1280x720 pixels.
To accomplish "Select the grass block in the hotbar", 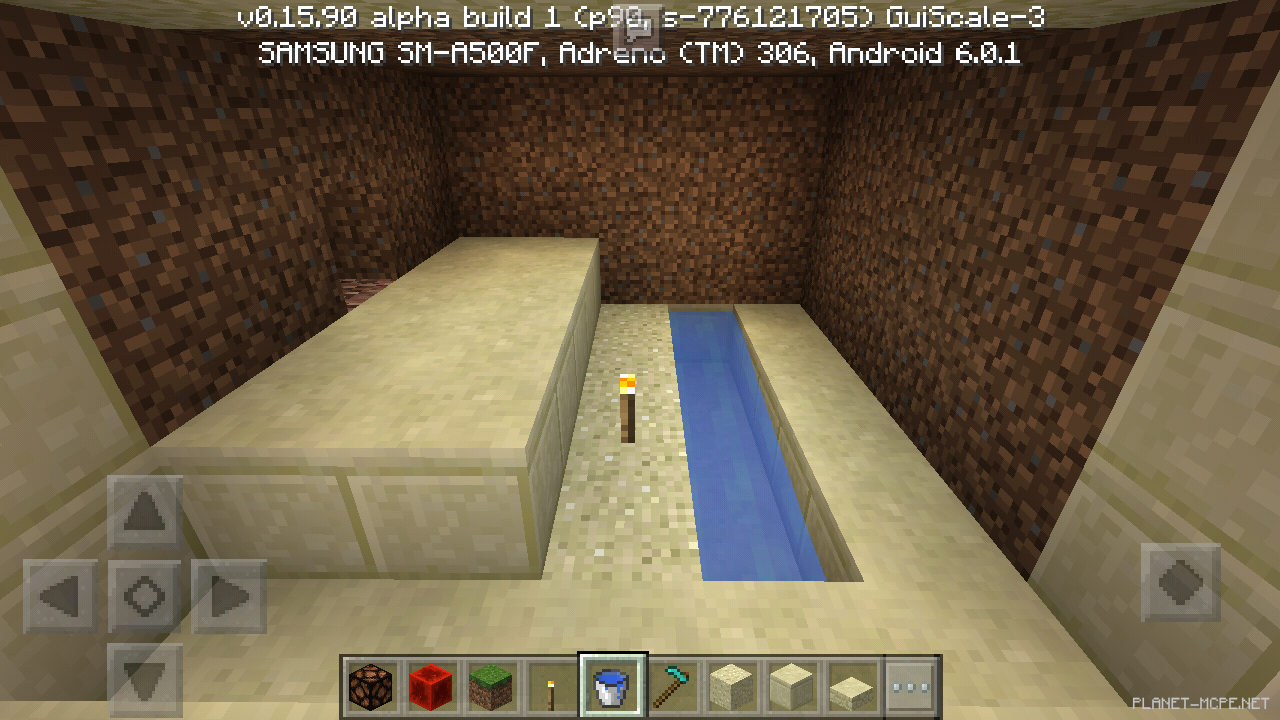I will 492,686.
